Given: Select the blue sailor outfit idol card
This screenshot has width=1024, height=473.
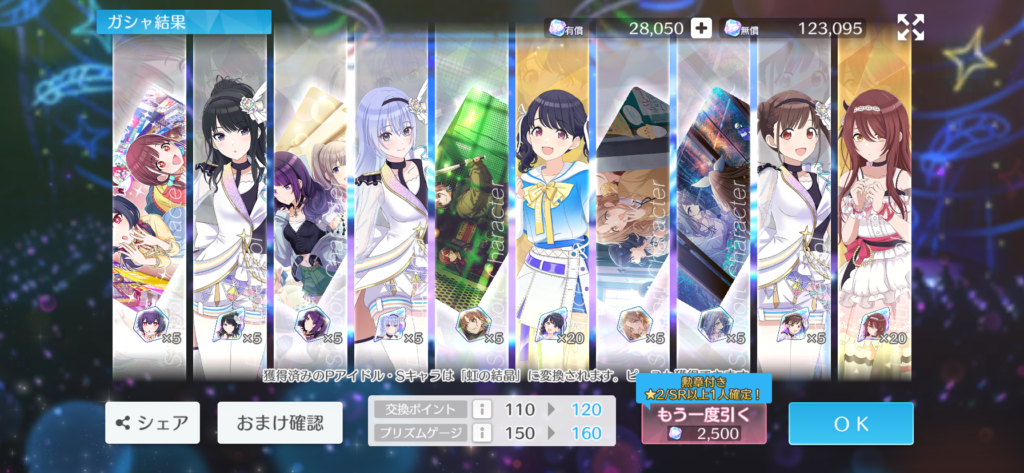Looking at the screenshot, I should [x=553, y=200].
